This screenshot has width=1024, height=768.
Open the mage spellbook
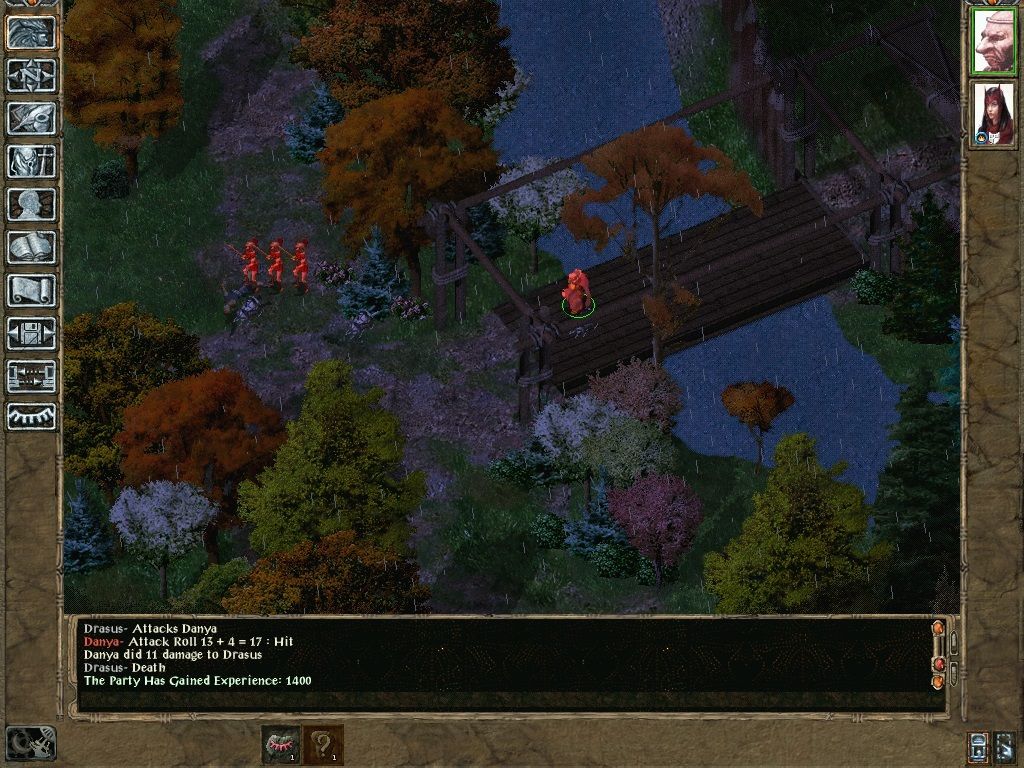(32, 247)
